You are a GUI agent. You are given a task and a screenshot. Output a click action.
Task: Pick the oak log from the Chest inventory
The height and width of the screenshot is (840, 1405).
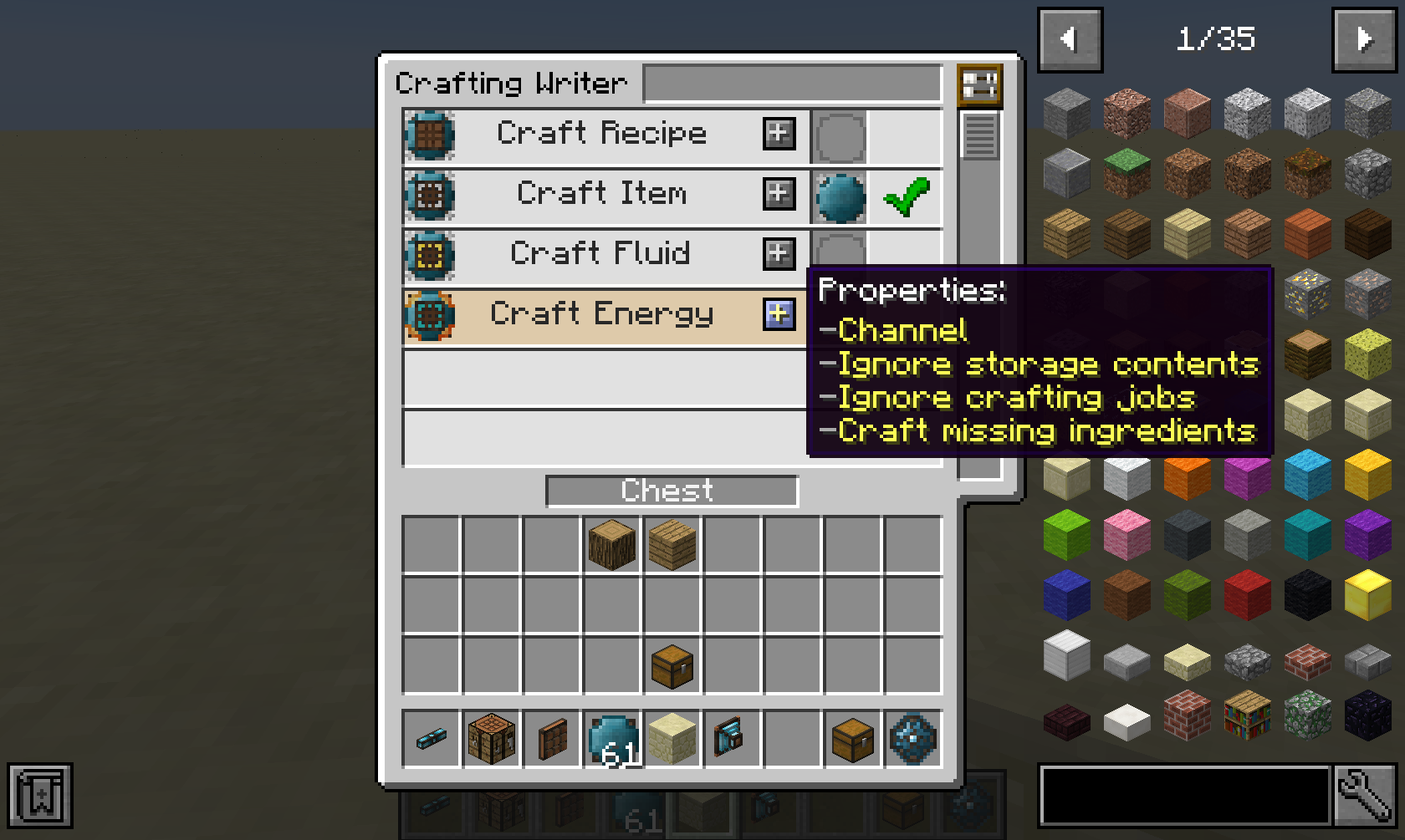(x=611, y=544)
